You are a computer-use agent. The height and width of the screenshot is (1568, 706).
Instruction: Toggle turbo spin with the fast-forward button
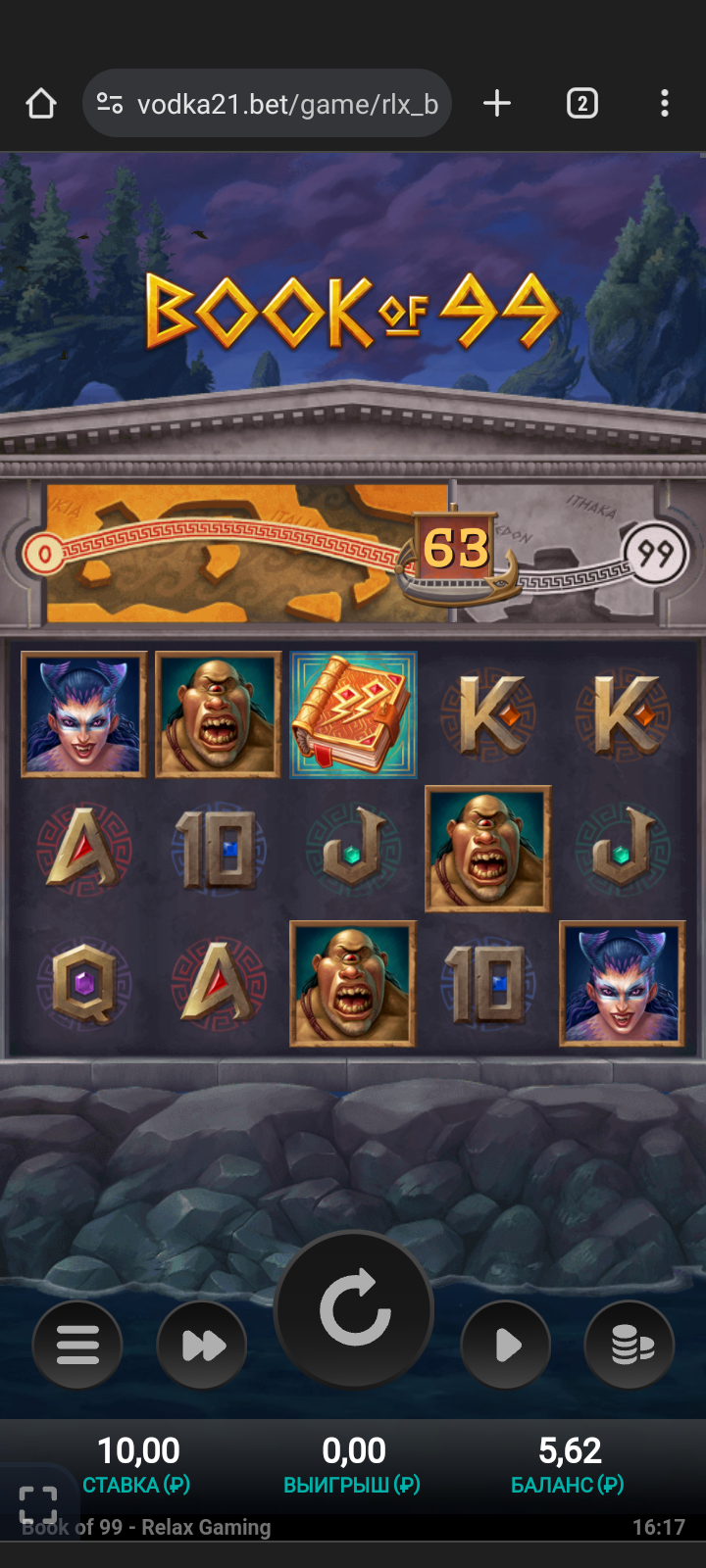coord(202,1345)
